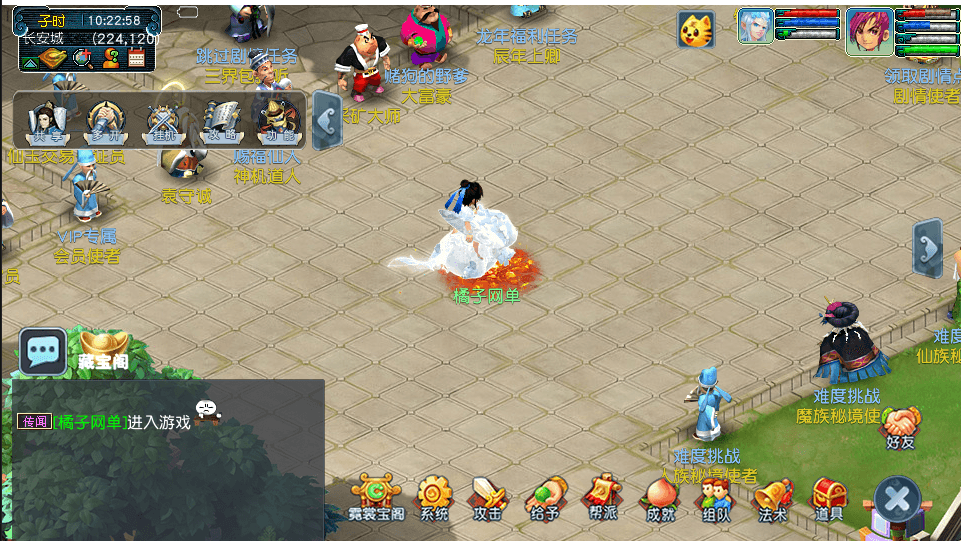Open the 组队 team panel
961x541 pixels.
point(716,497)
